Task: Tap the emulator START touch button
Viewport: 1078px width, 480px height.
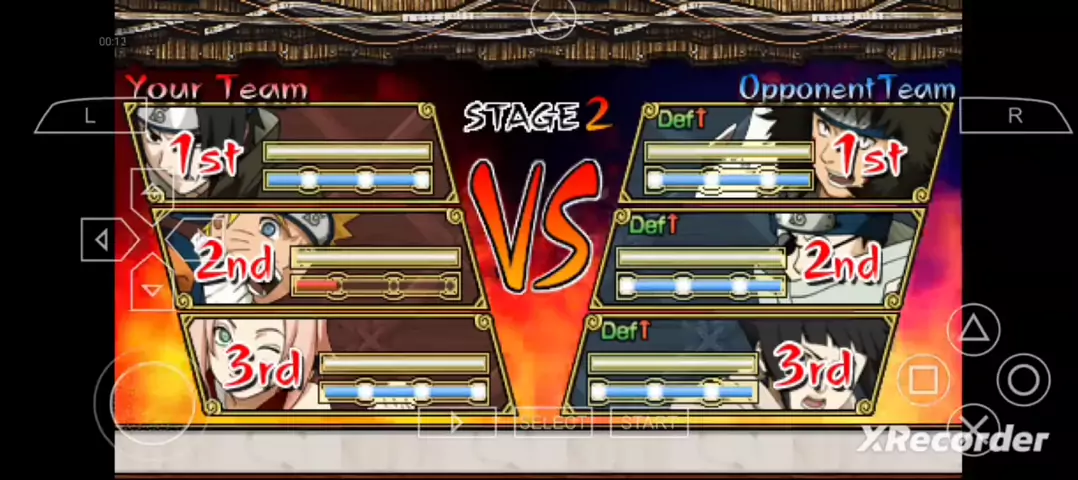Action: [648, 423]
